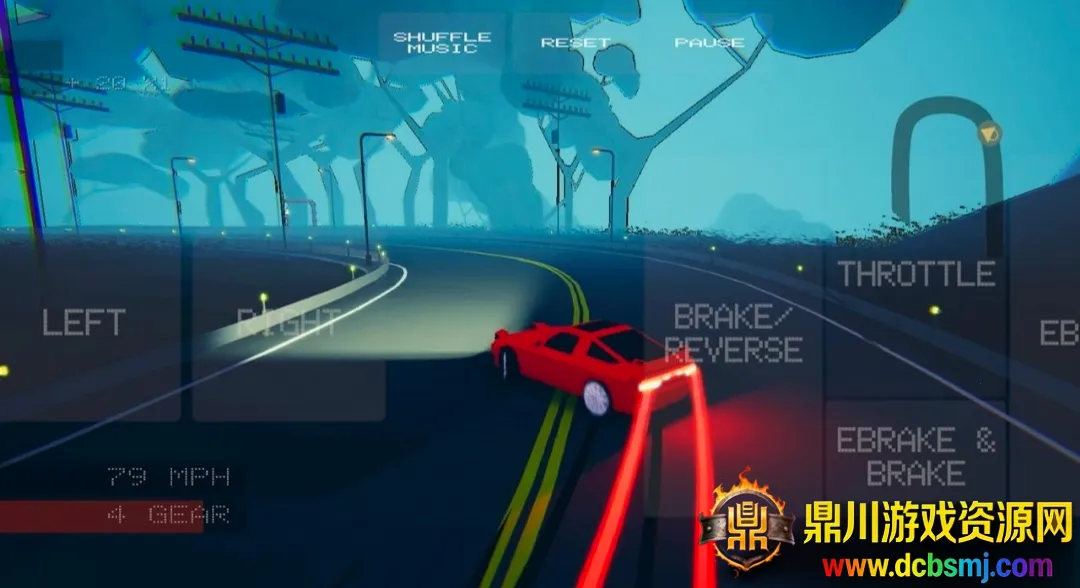The image size is (1080, 588).
Task: Tap the Ebrake & Brake pad
Action: (916, 457)
